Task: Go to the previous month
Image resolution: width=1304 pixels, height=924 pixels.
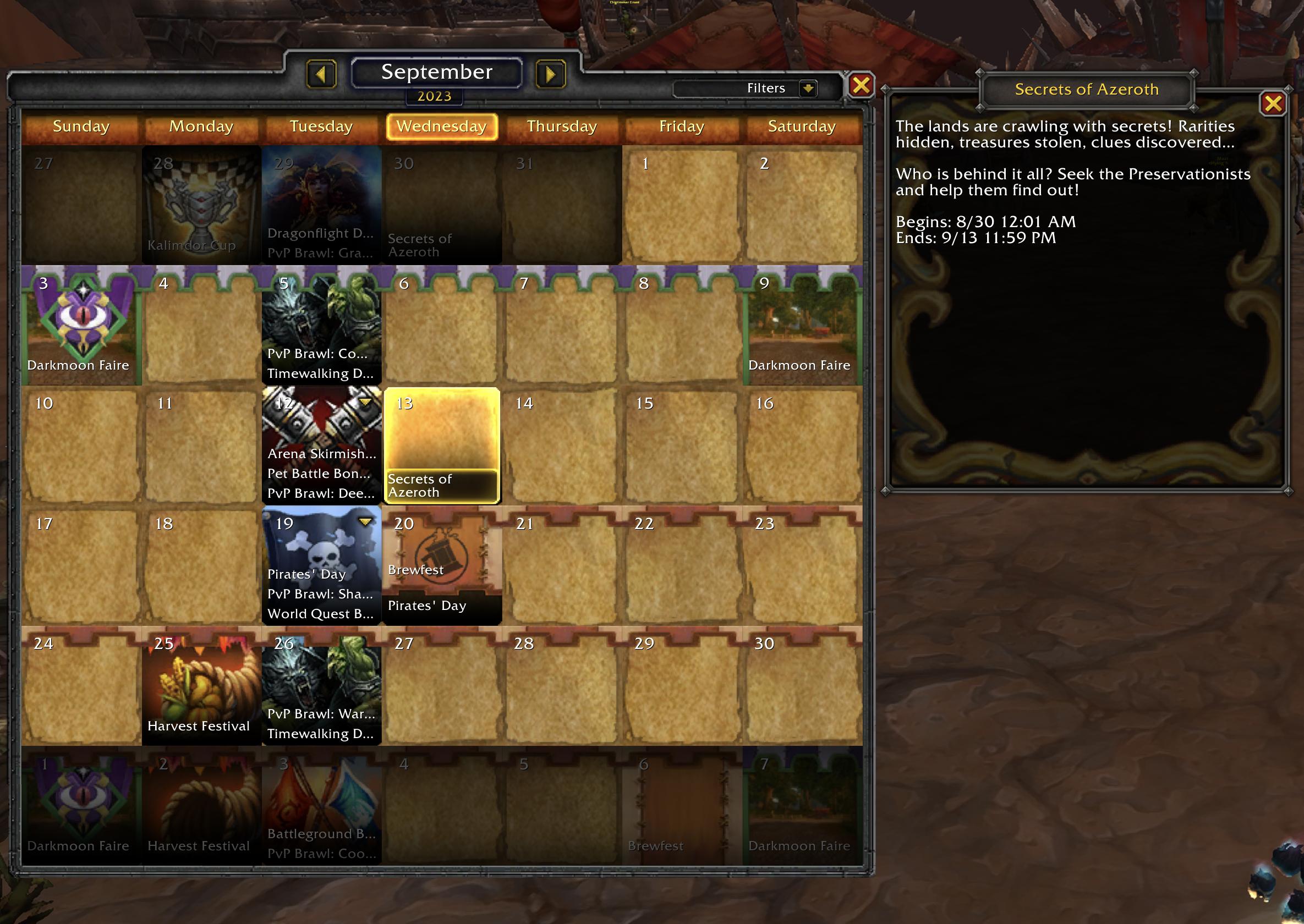Action: tap(321, 74)
